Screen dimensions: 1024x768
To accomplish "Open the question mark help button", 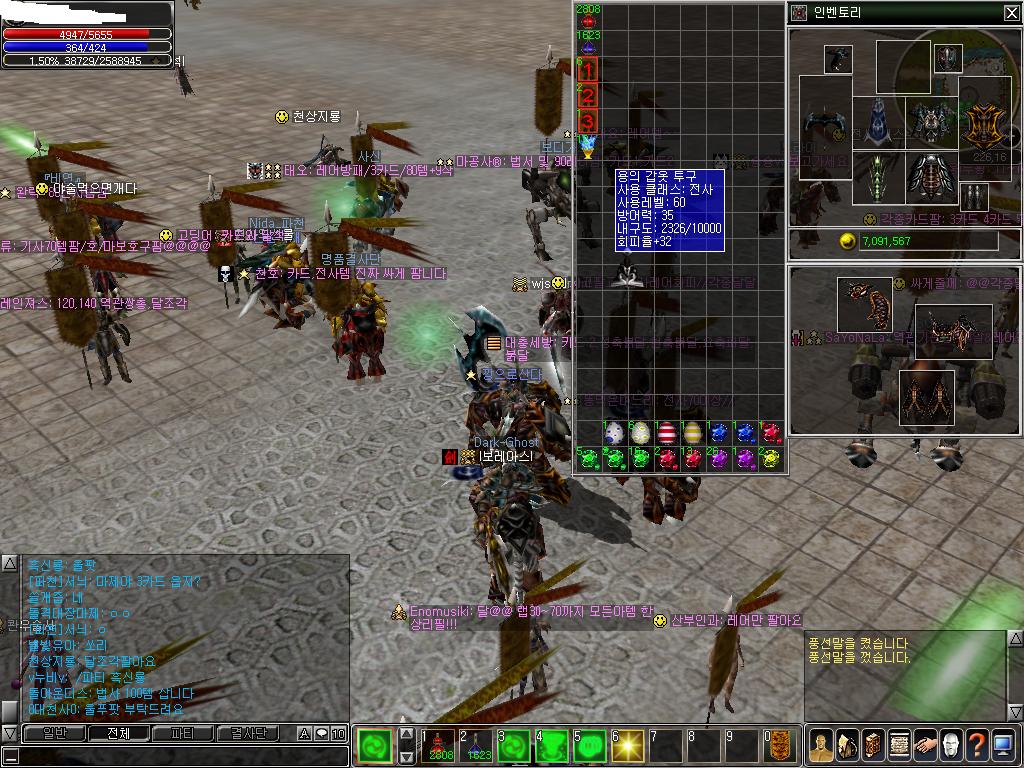I will pyautogui.click(x=977, y=745).
